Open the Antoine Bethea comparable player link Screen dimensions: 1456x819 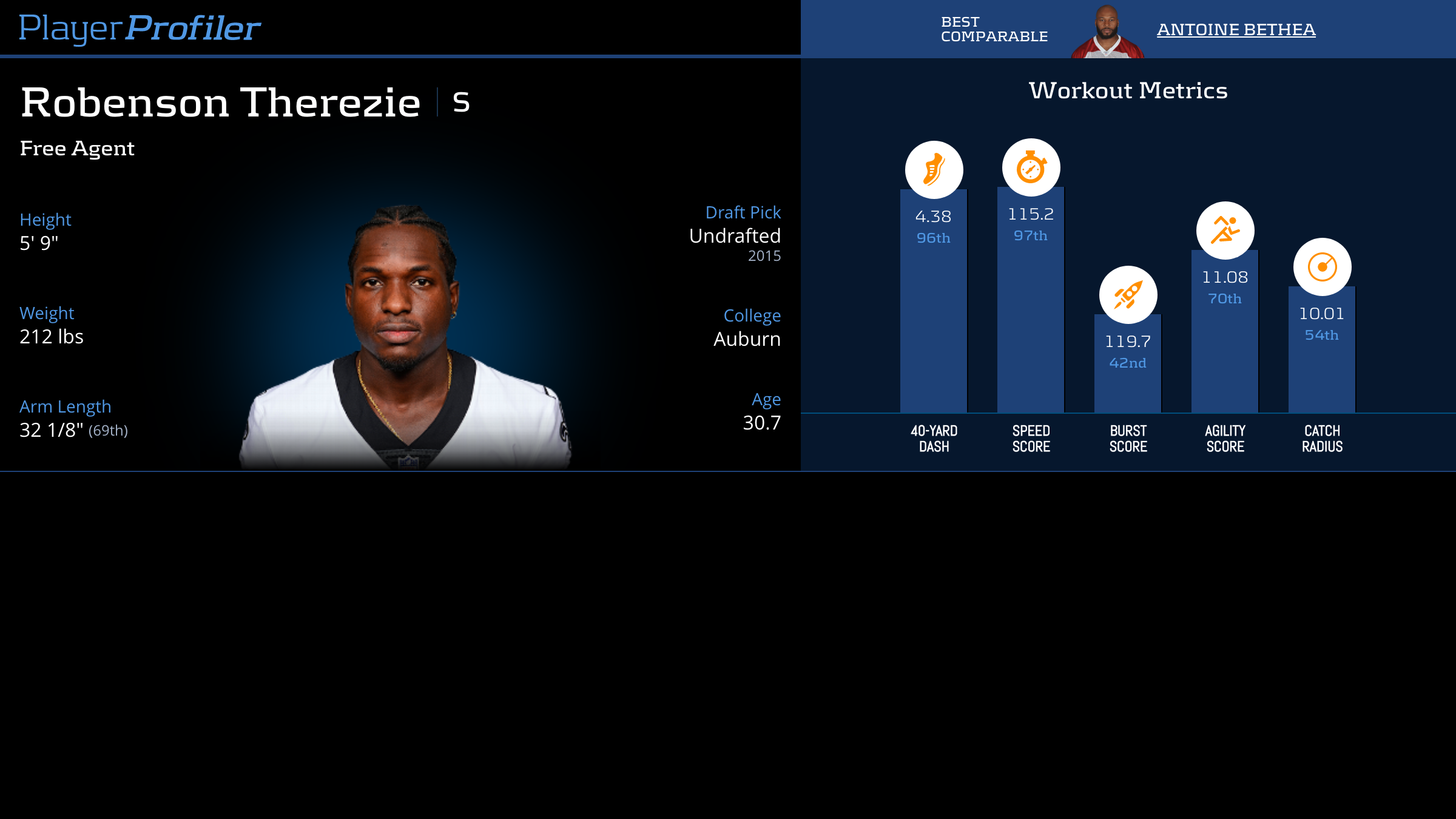(1236, 30)
